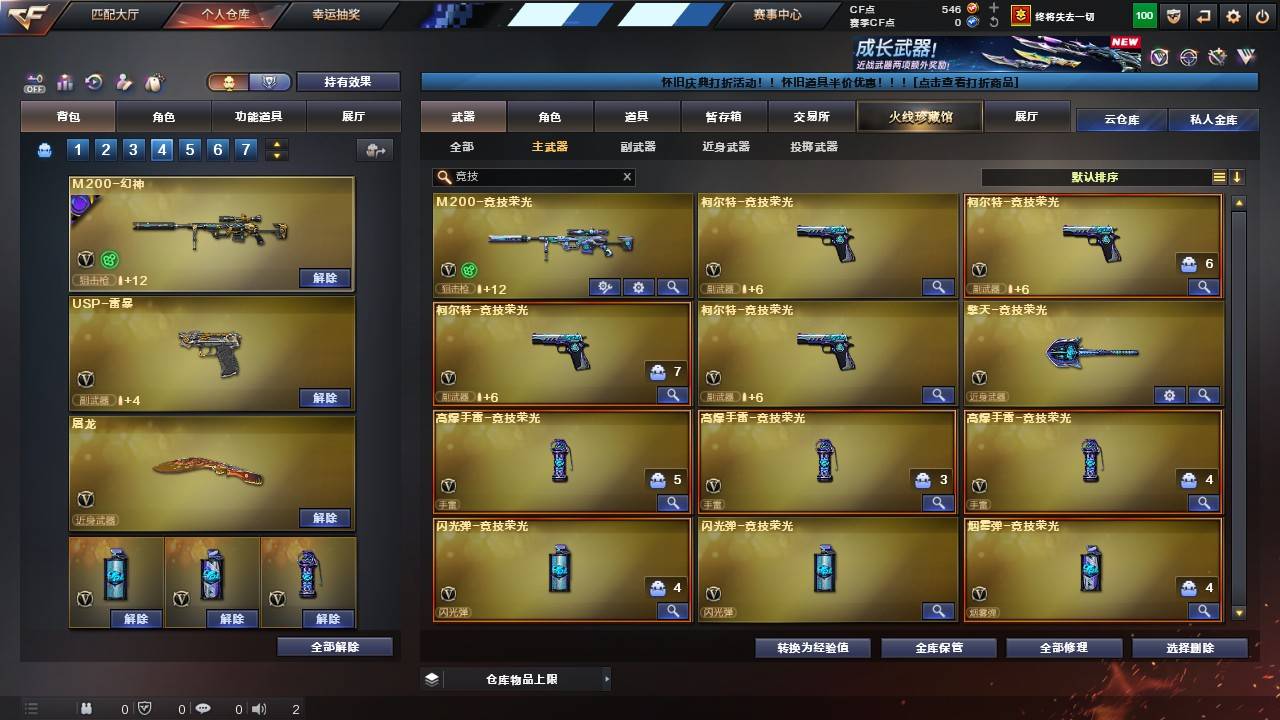Viewport: 1280px width, 720px height.
Task: Open the game settings gear in the top-right bar
Action: point(1232,16)
